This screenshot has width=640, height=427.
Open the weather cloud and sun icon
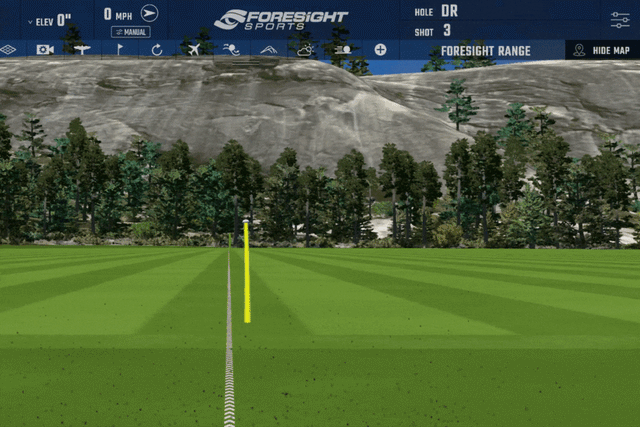click(305, 49)
